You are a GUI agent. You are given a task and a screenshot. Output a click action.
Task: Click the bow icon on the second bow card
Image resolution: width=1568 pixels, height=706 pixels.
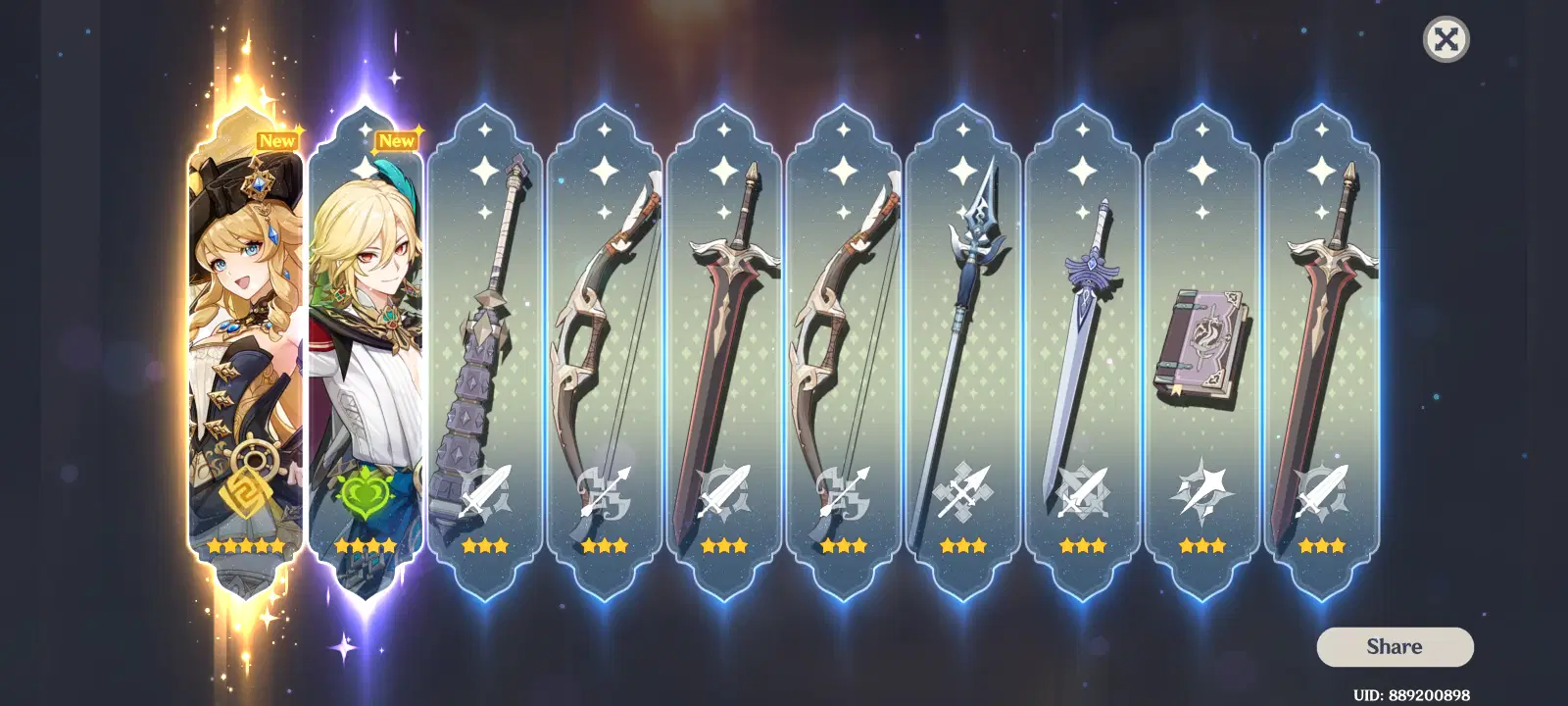click(x=841, y=491)
